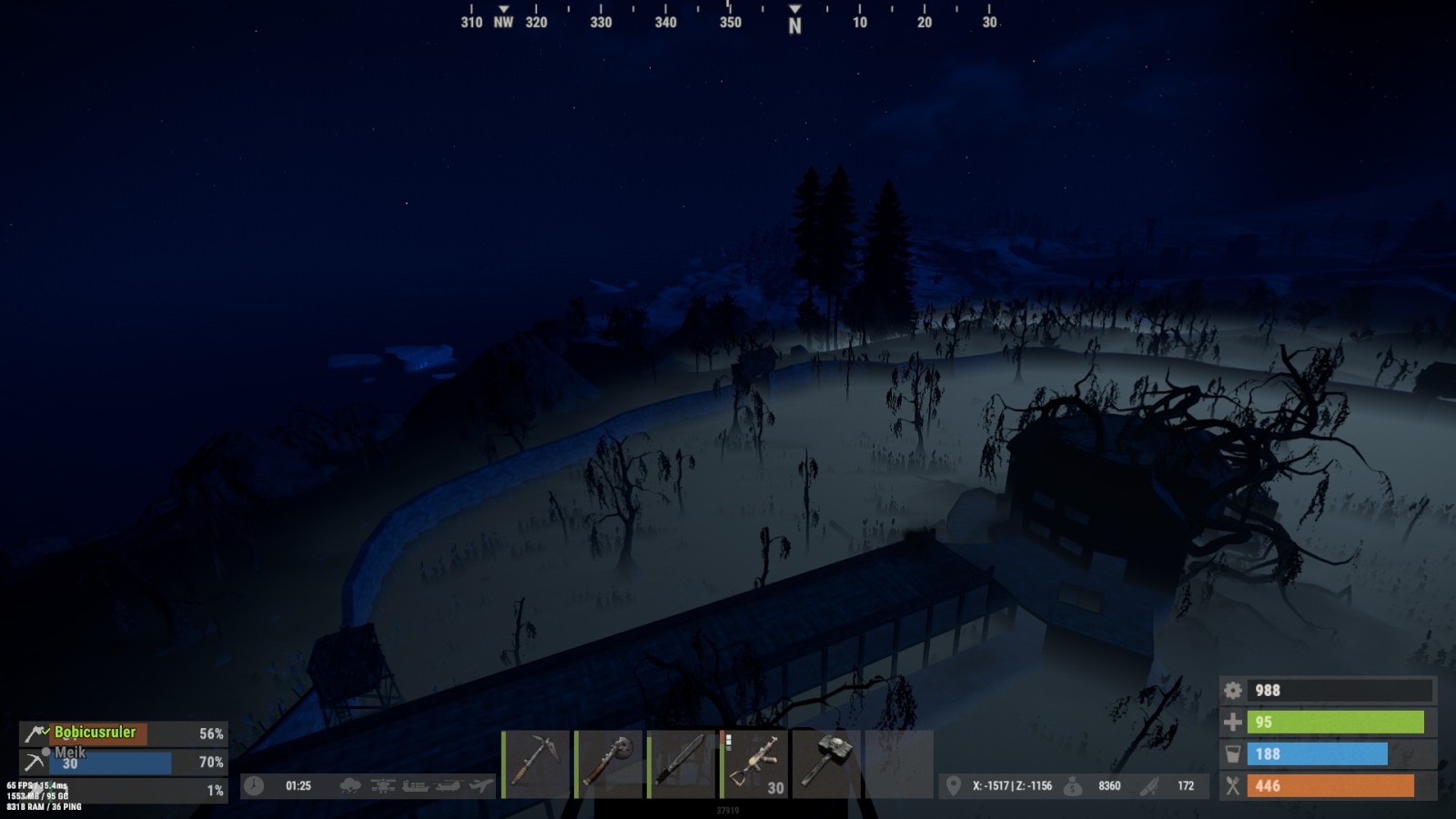Click the patrol helicopter event icon

(382, 786)
